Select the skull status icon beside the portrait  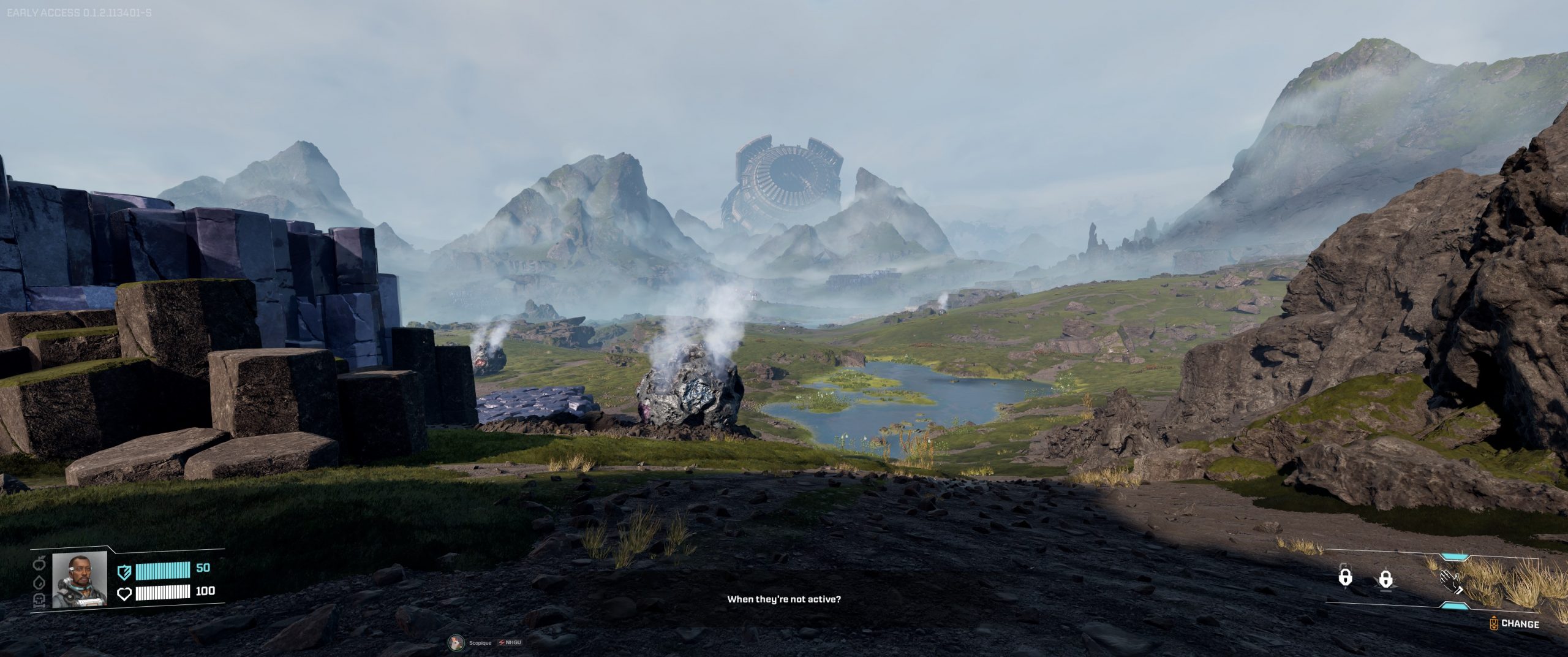40,599
